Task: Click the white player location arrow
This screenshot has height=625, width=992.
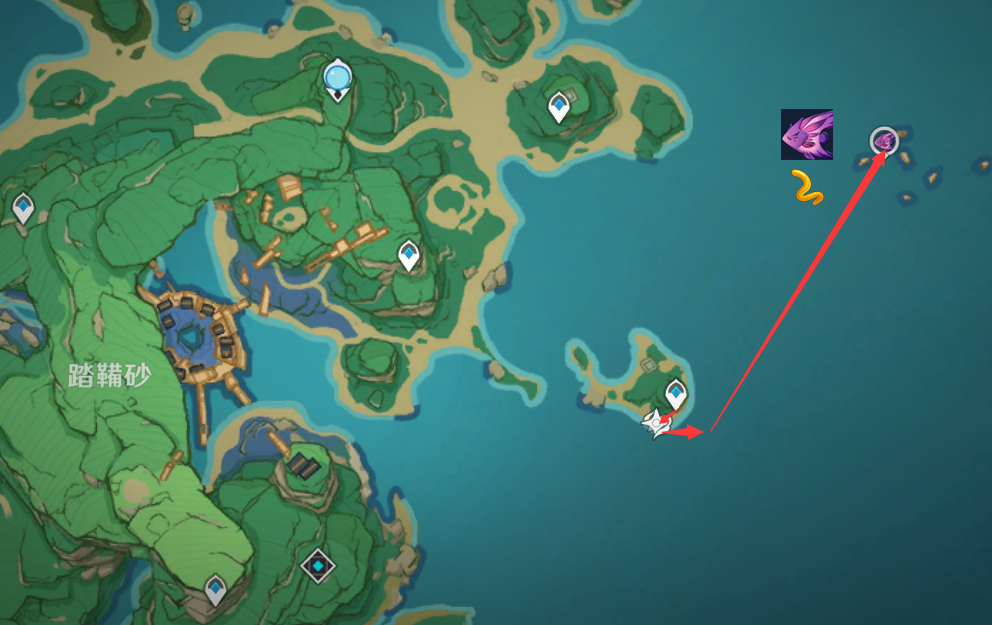Action: [655, 424]
